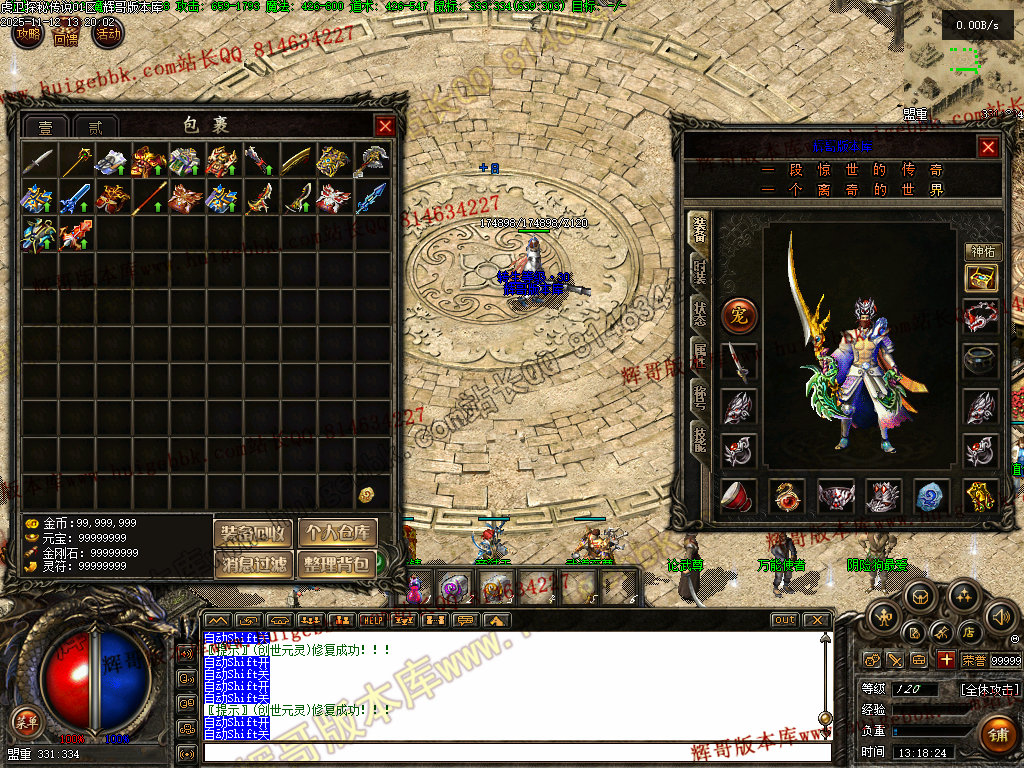Open the round 铺 shop button
Screen dimensions: 1024x768
coord(997,735)
